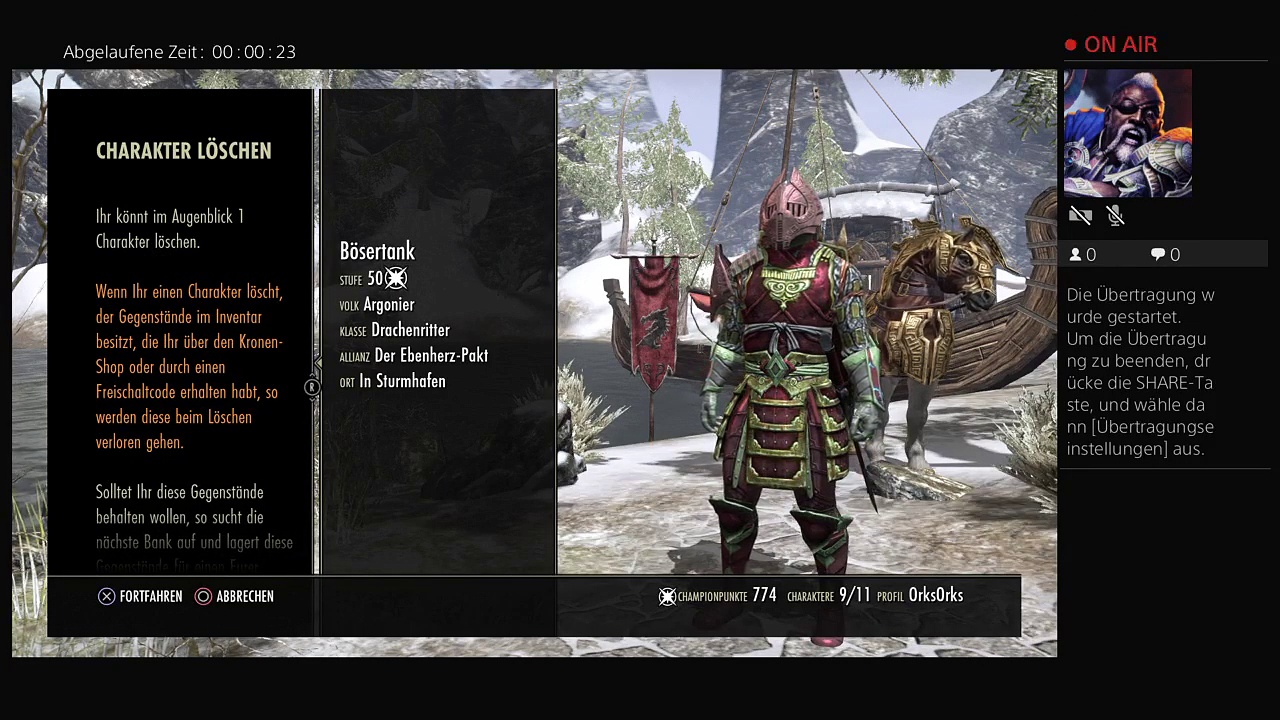Toggle the disabled camera icon
The width and height of the screenshot is (1280, 720).
tap(1080, 215)
